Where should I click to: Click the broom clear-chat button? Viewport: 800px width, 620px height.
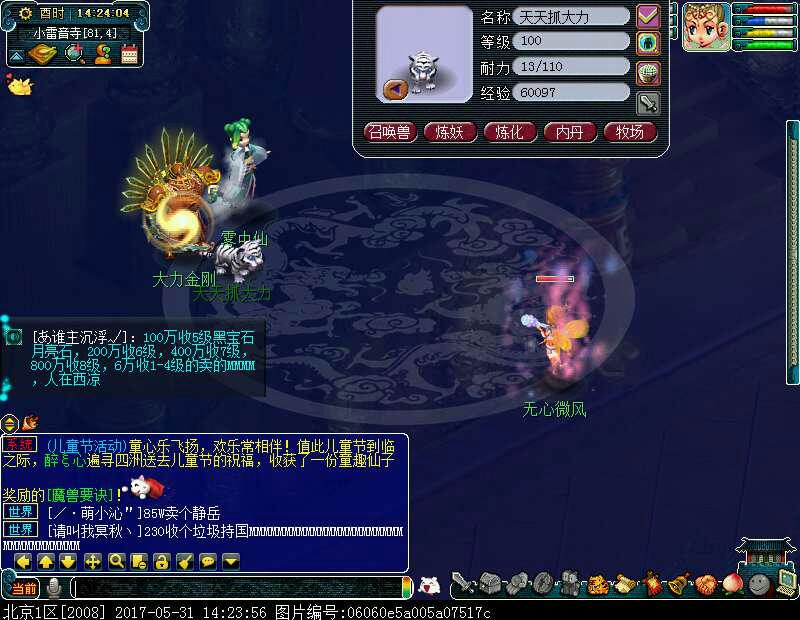(185, 562)
